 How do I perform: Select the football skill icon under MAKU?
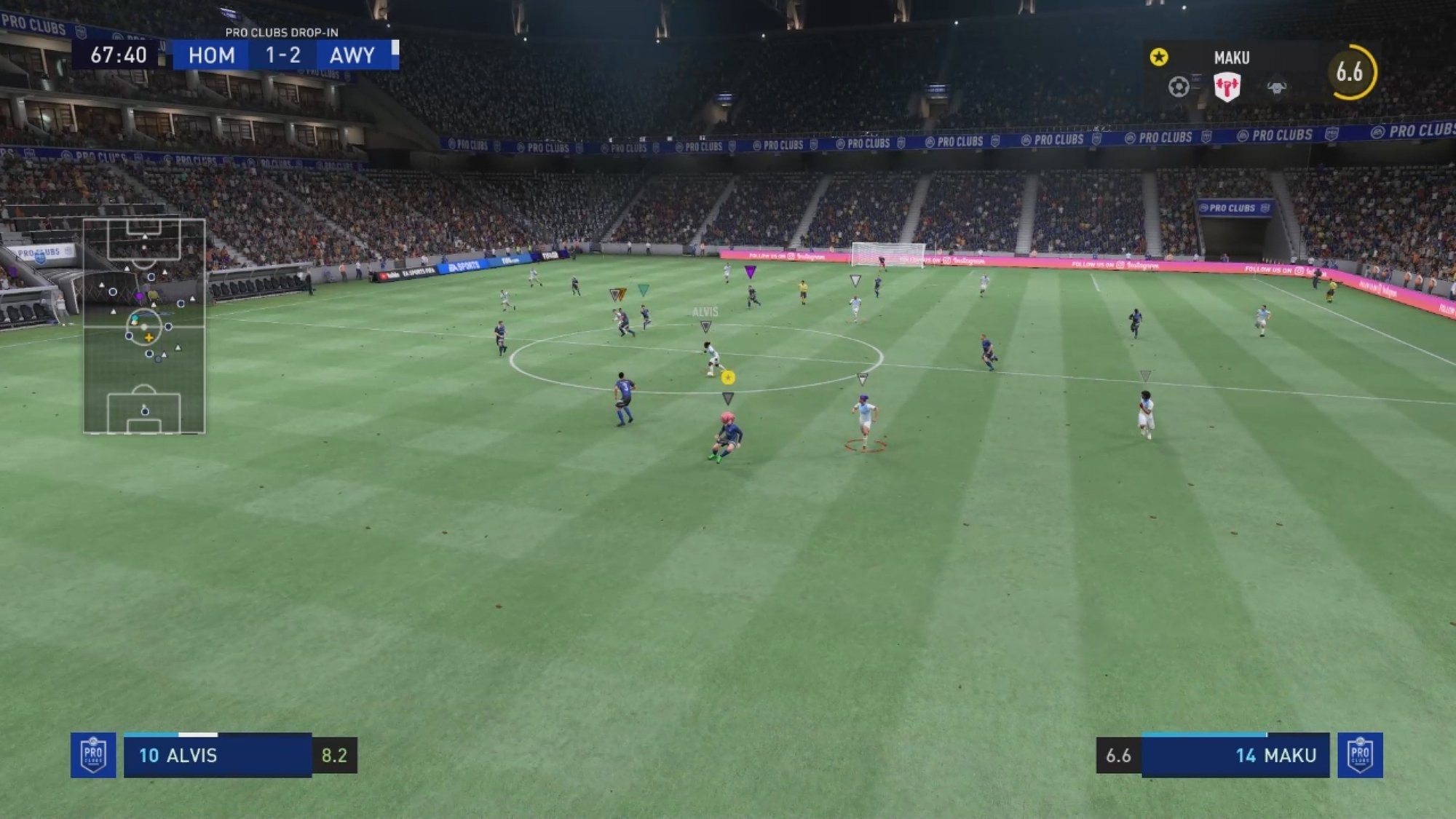coord(1179,85)
